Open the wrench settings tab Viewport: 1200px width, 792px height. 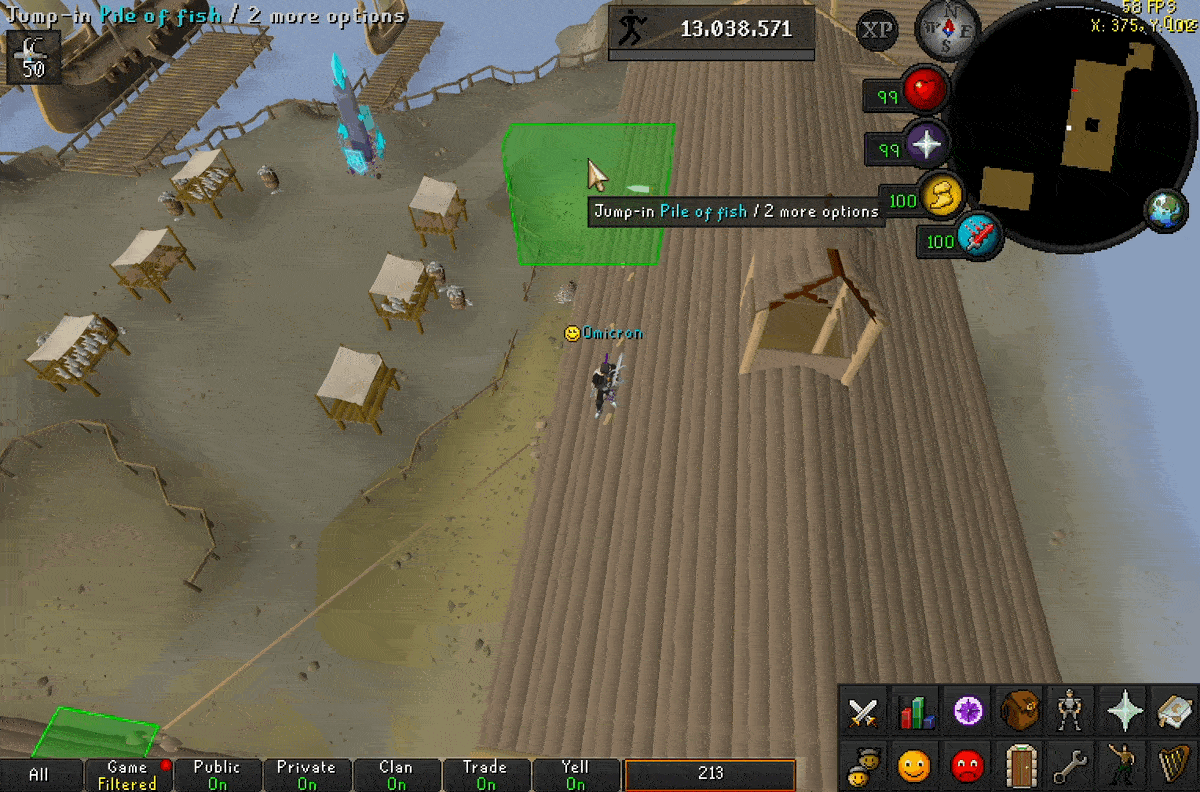tap(1072, 766)
